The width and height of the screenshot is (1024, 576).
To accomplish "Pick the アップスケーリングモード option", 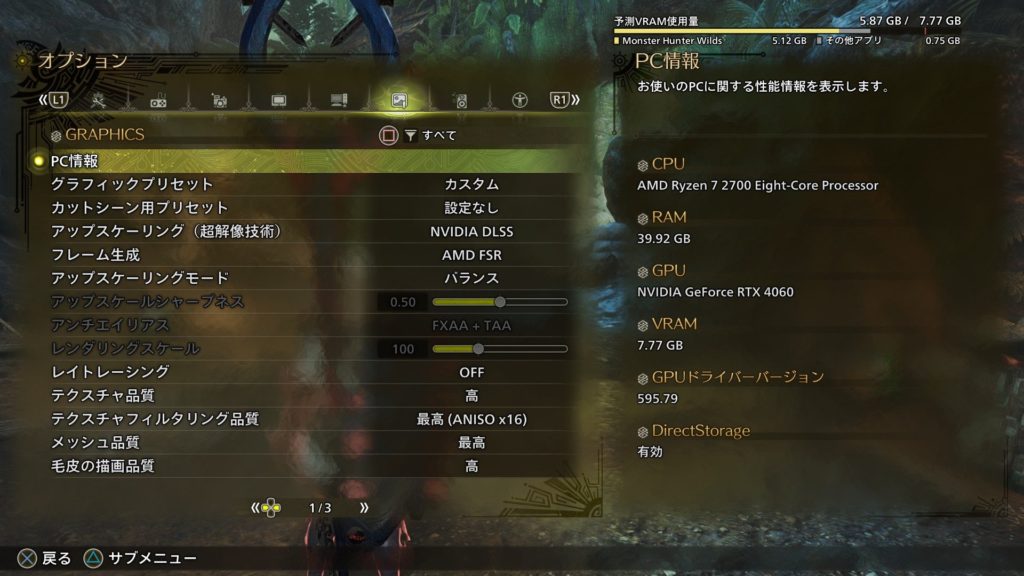I will [300, 278].
